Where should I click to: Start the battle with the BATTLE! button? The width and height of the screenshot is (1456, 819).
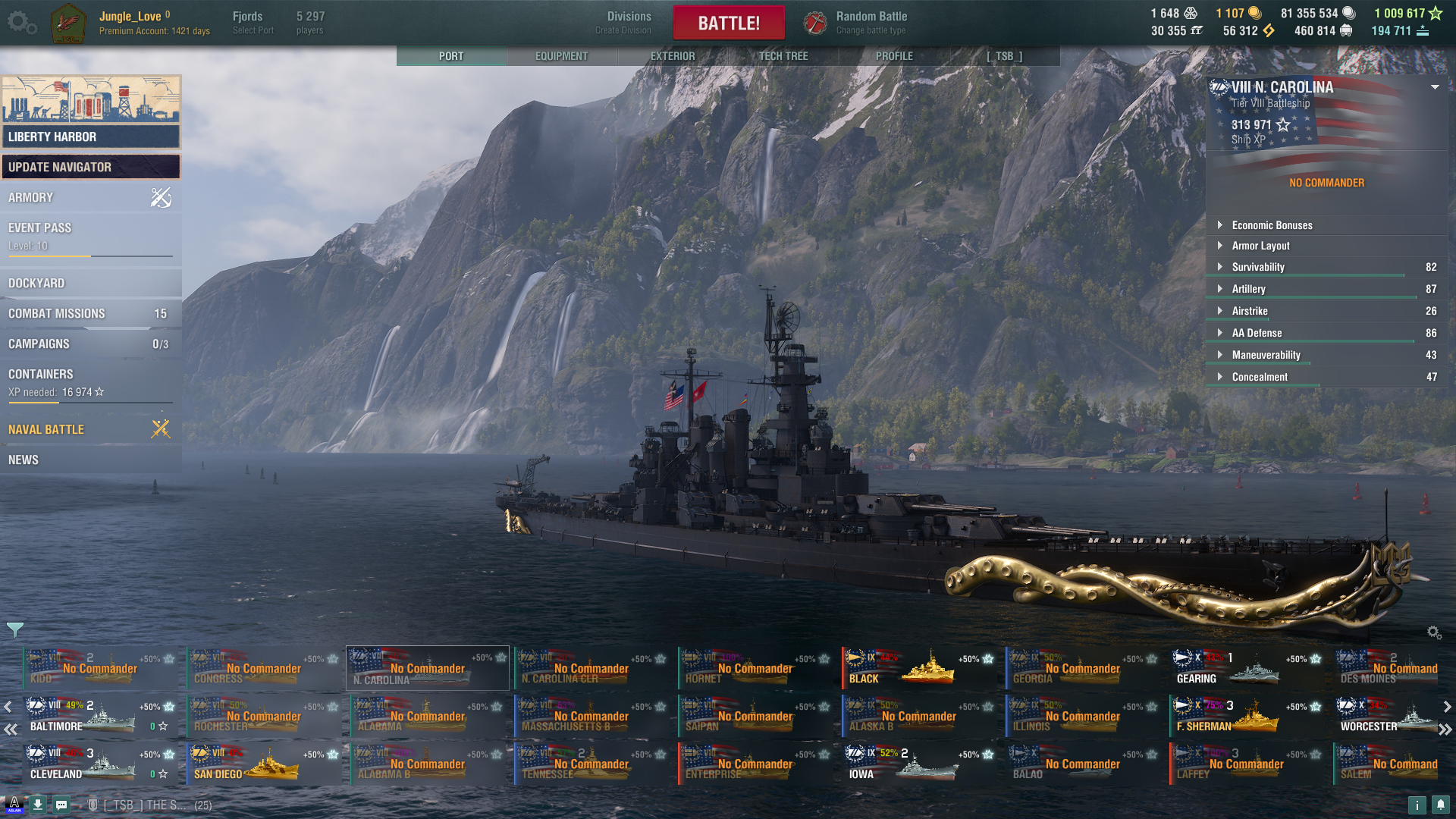coord(728,23)
